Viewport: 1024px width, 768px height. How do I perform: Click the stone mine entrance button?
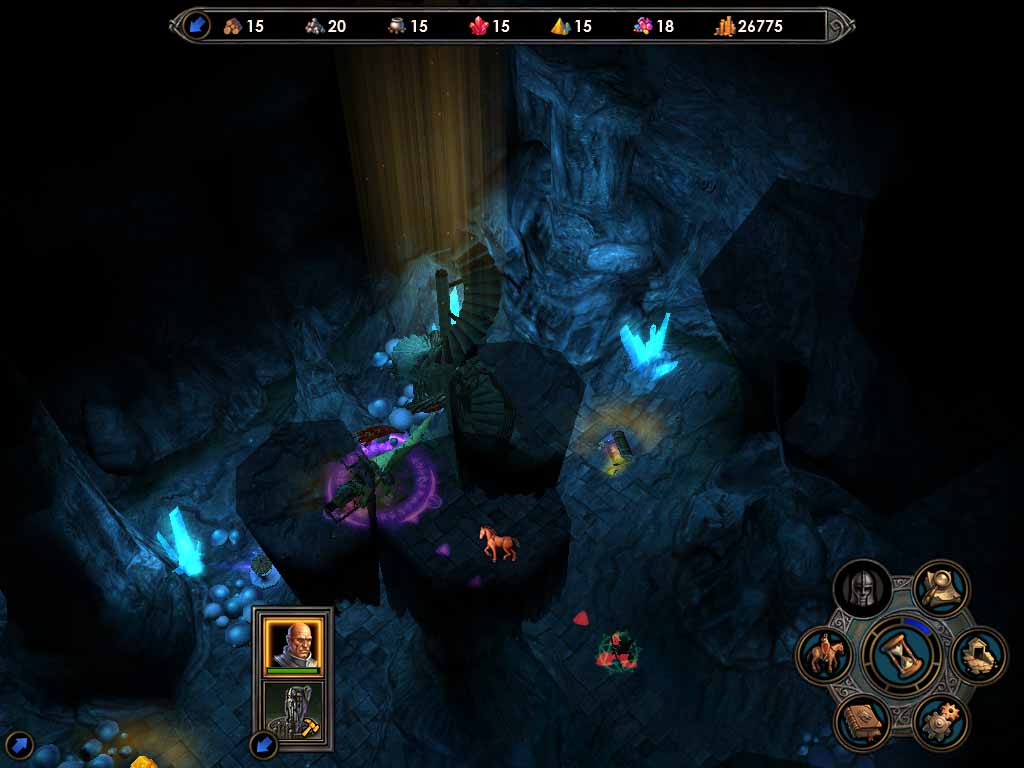click(977, 656)
